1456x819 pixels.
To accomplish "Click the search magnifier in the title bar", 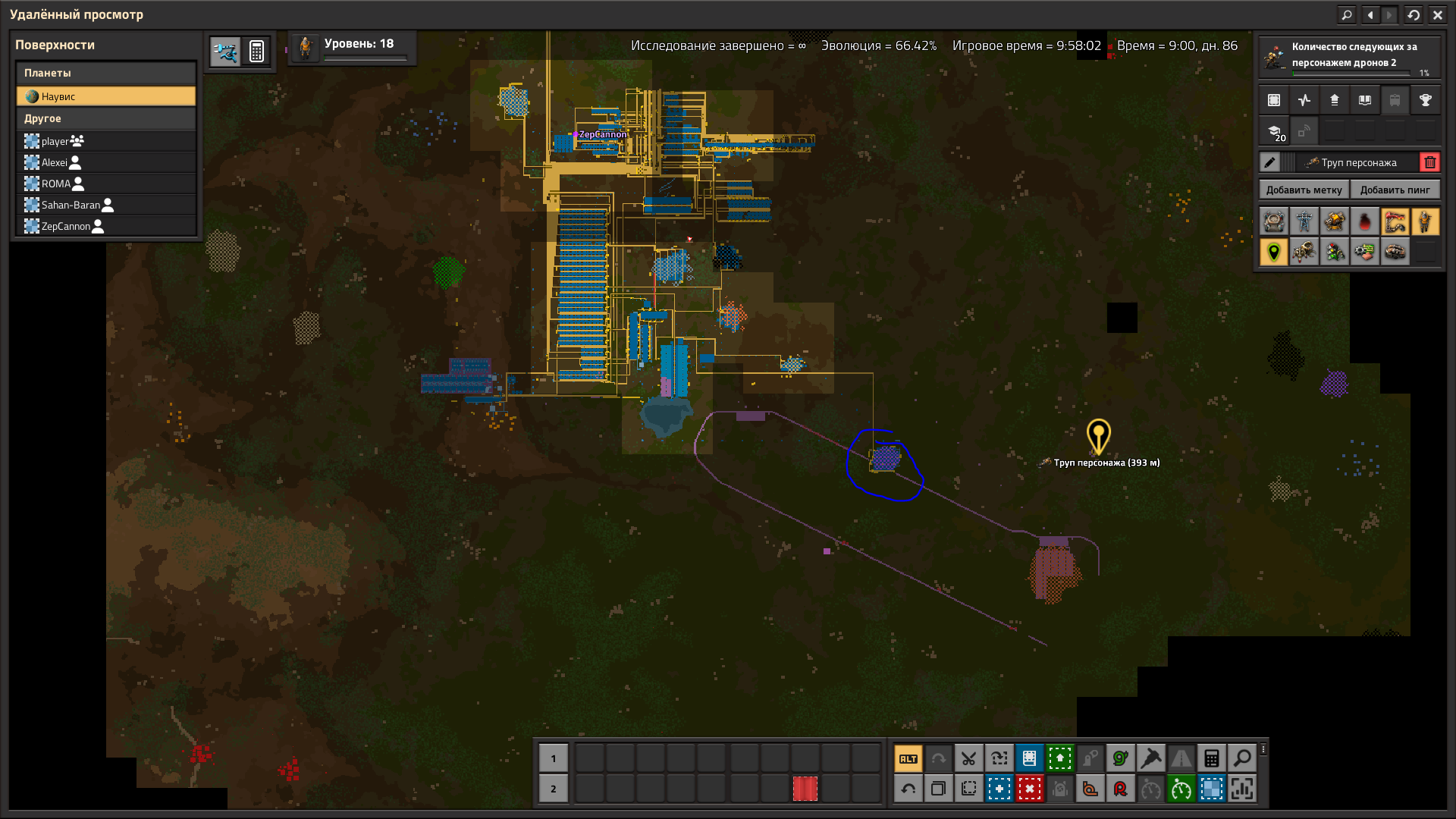I will coord(1346,14).
